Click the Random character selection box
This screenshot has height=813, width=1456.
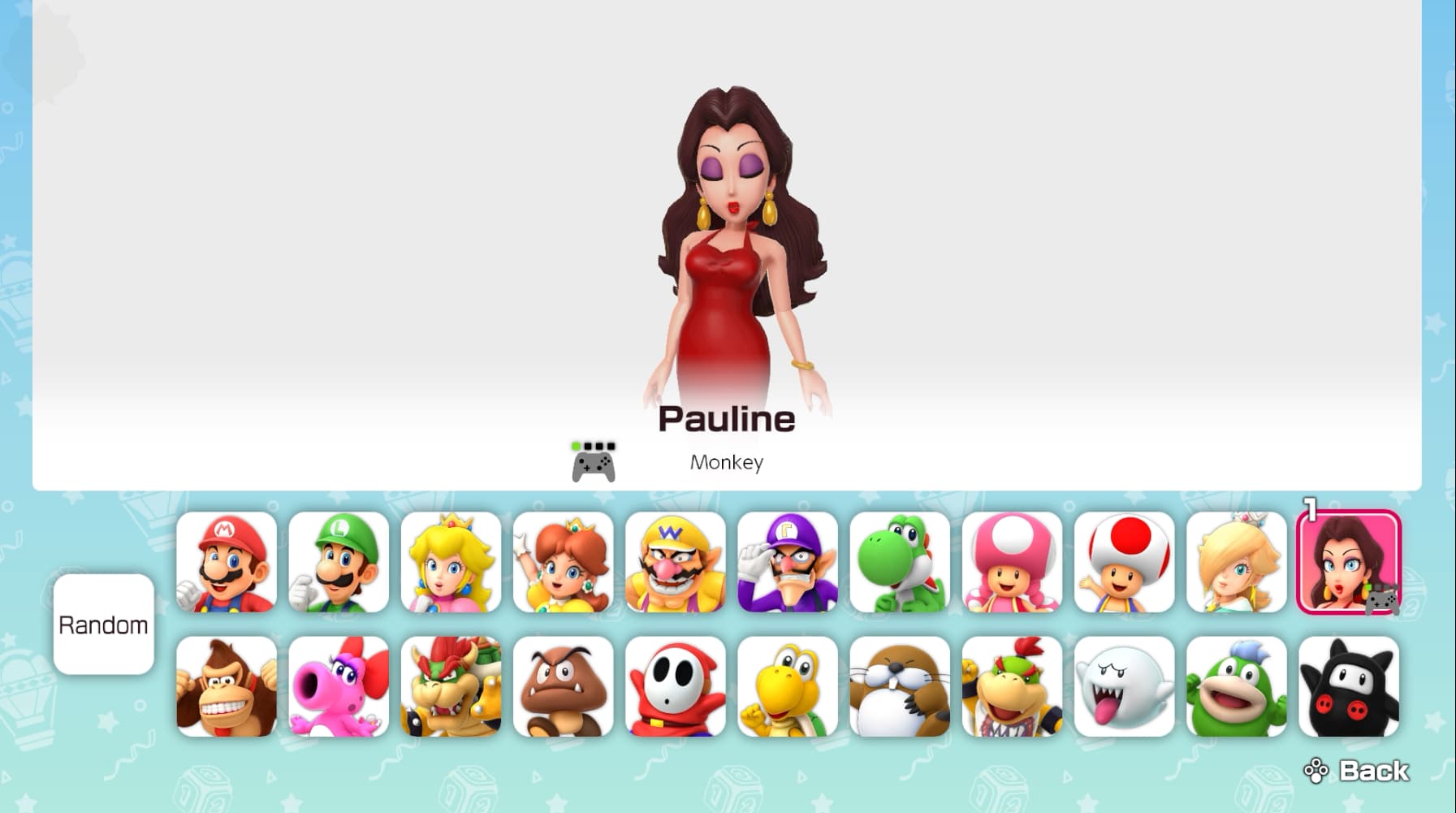pos(103,625)
